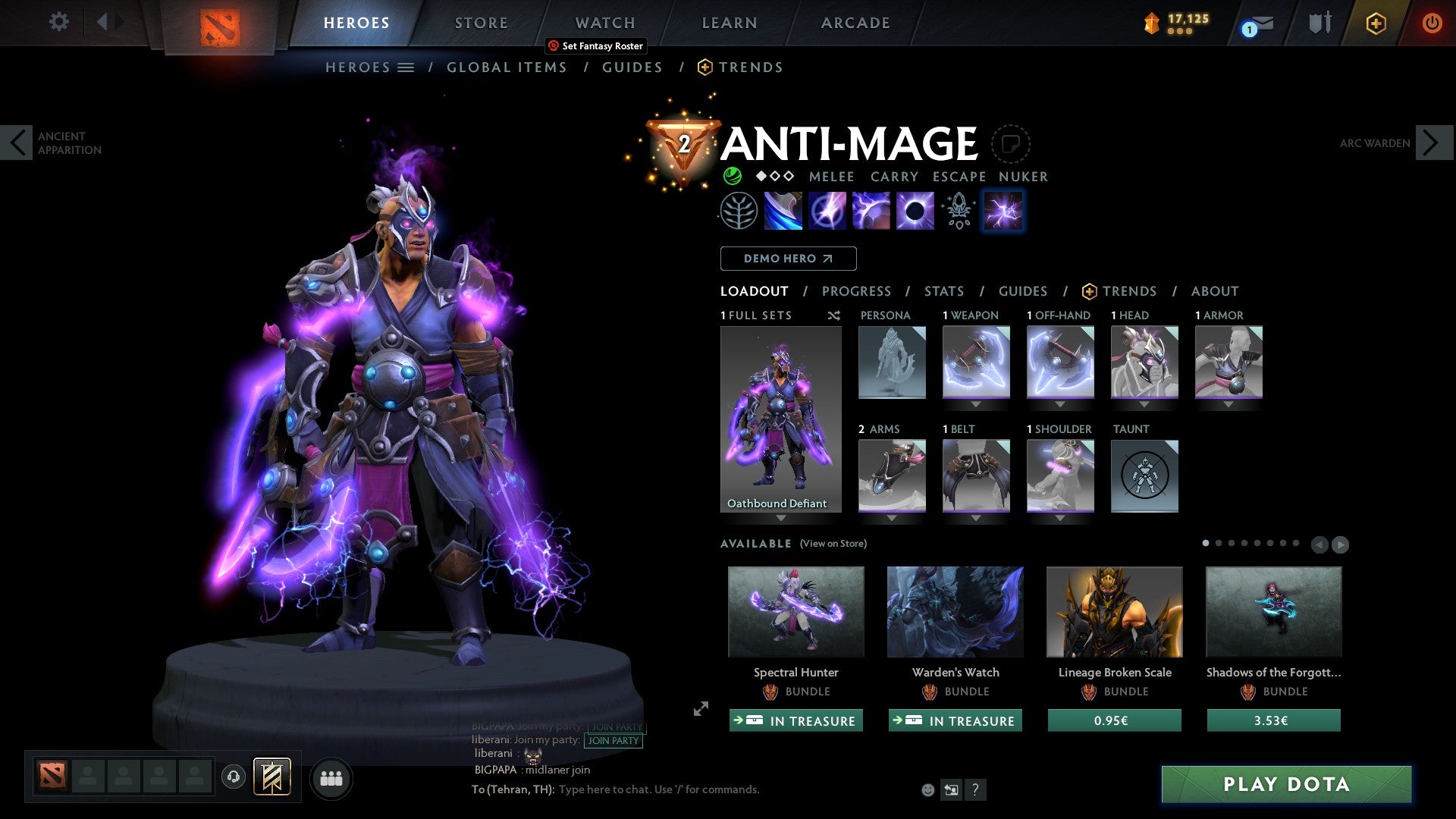1456x819 pixels.
Task: Open the Armor slot dropdown arrow
Action: coord(1228,404)
